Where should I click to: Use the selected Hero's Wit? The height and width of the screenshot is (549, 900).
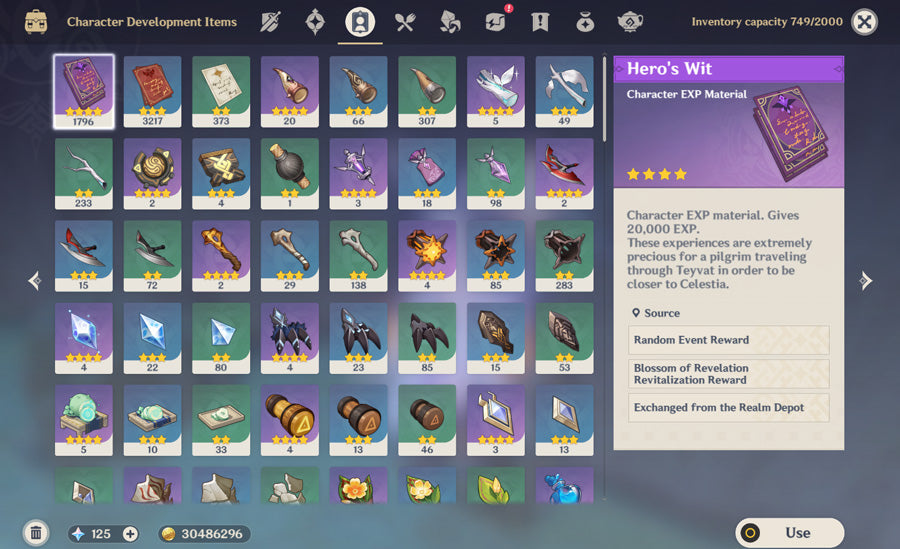pos(789,533)
